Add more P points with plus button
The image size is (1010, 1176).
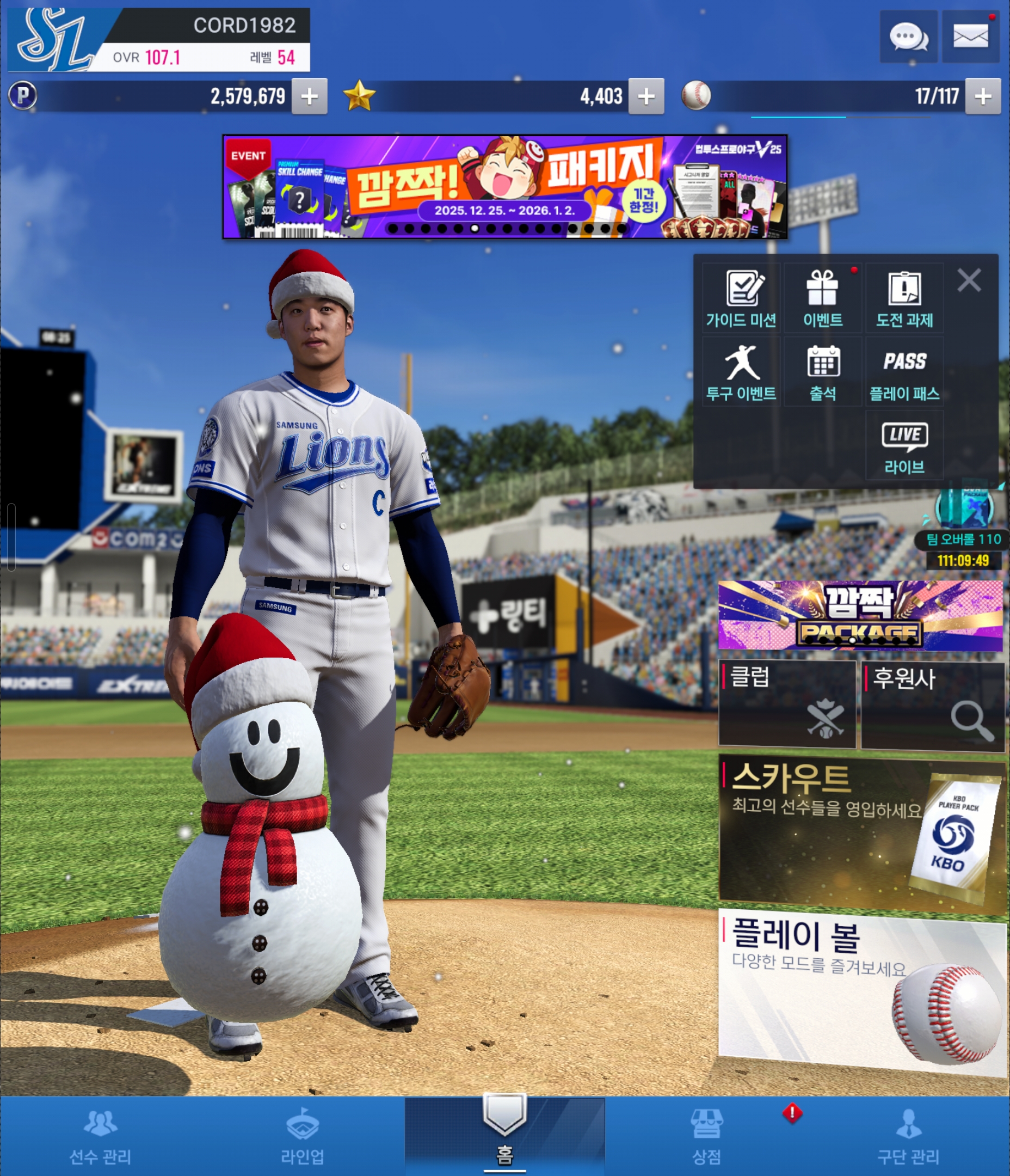tap(309, 96)
